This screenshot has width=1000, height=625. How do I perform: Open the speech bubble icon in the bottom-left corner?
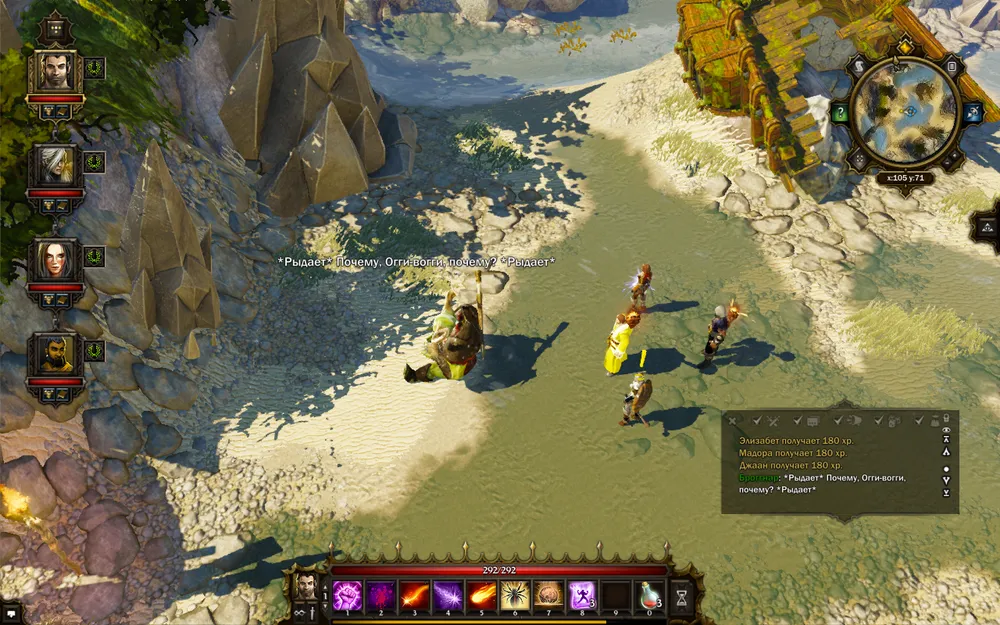[11, 611]
